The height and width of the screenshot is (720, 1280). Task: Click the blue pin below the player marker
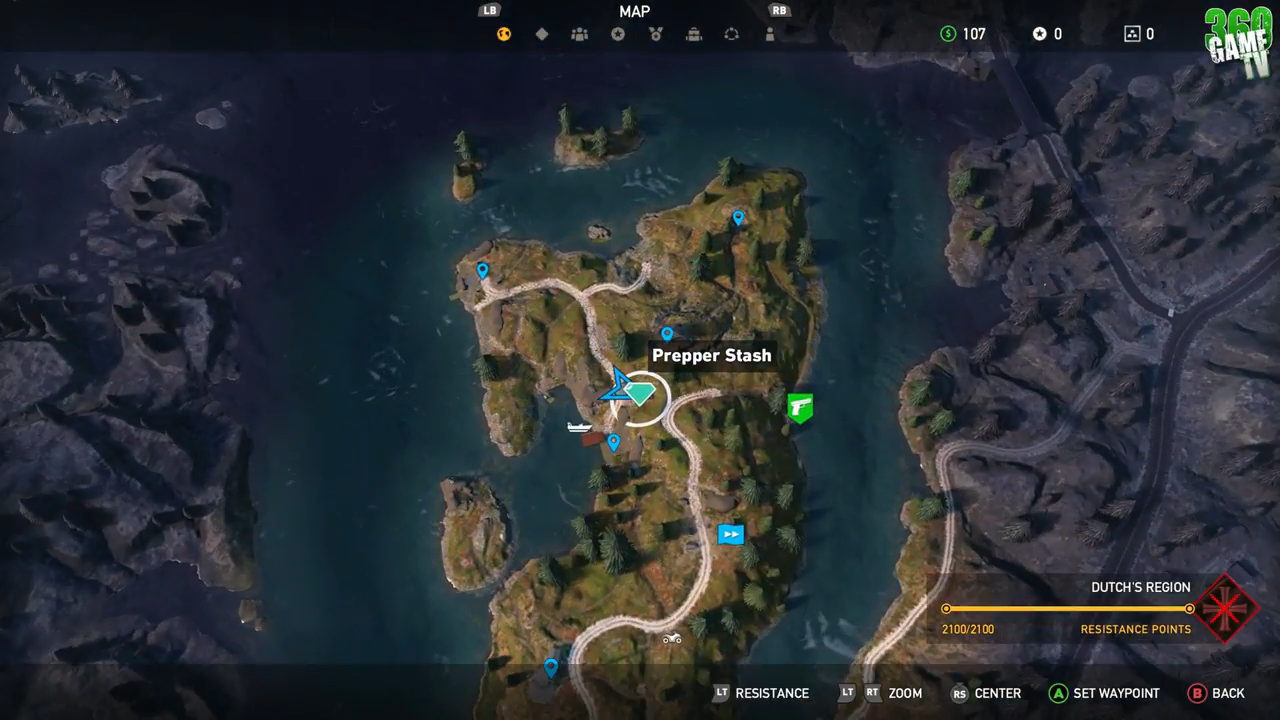click(614, 439)
